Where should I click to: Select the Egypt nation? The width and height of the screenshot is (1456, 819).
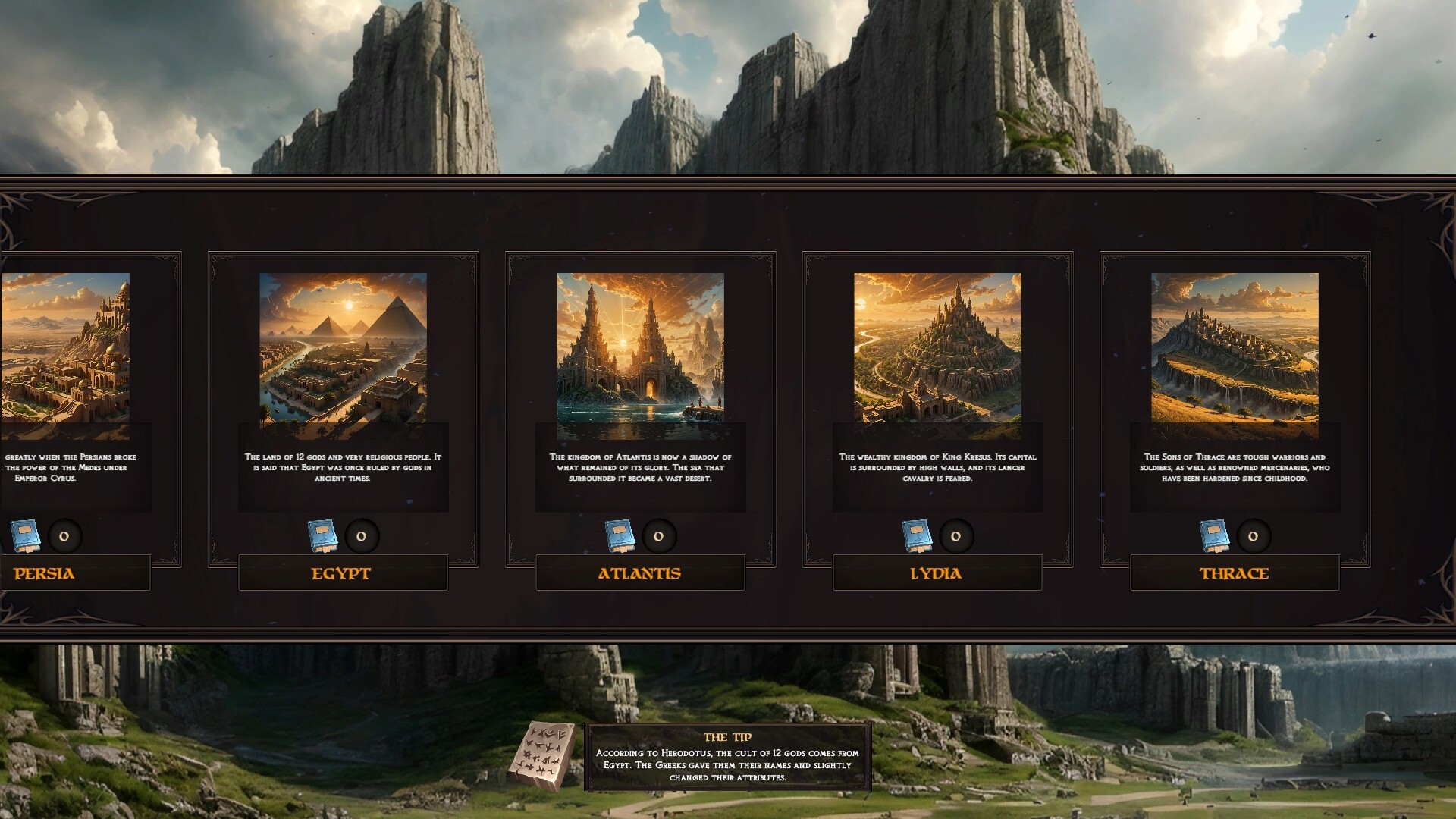coord(343,574)
